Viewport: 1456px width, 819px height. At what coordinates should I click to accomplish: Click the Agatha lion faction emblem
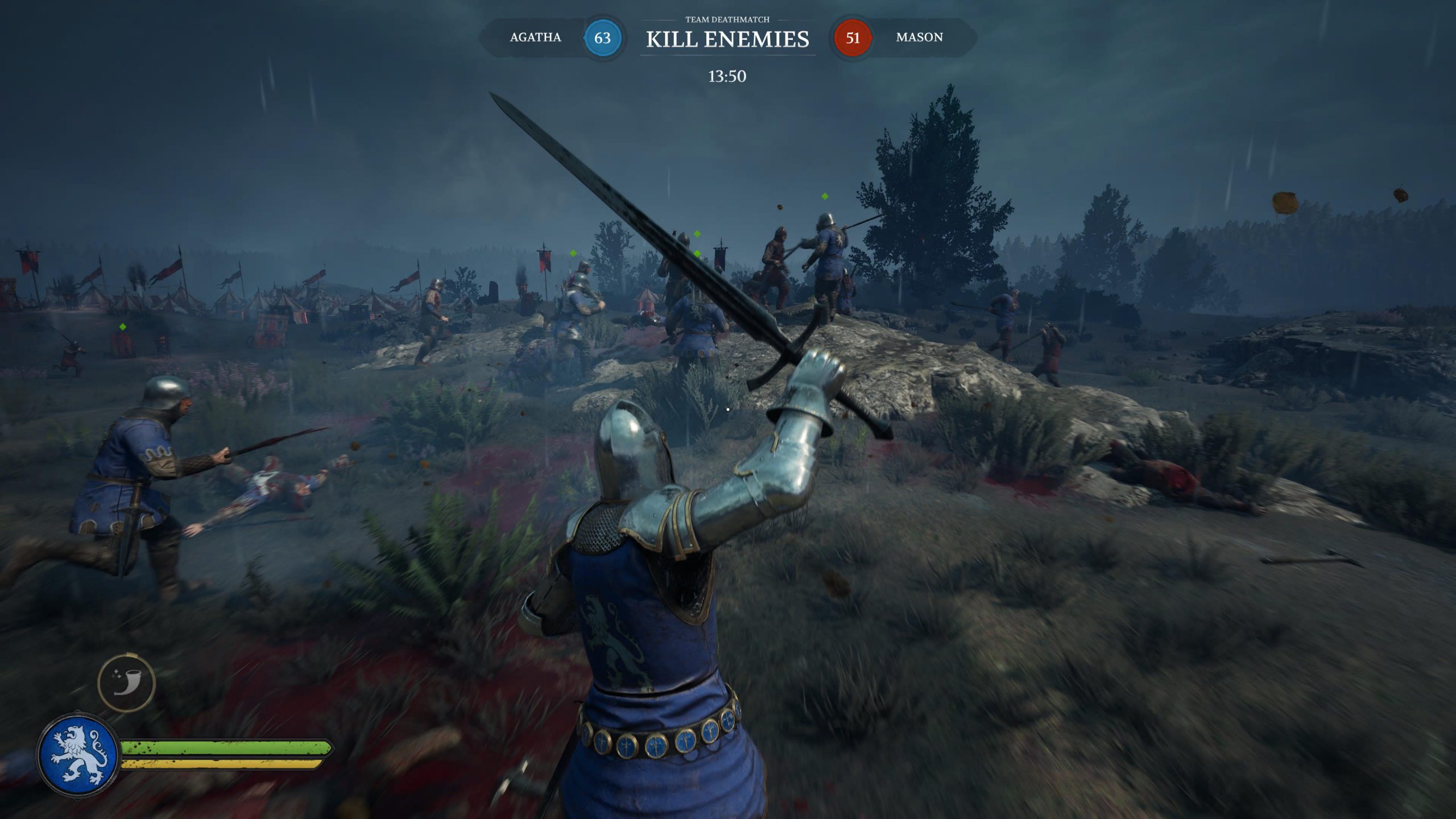[78, 754]
